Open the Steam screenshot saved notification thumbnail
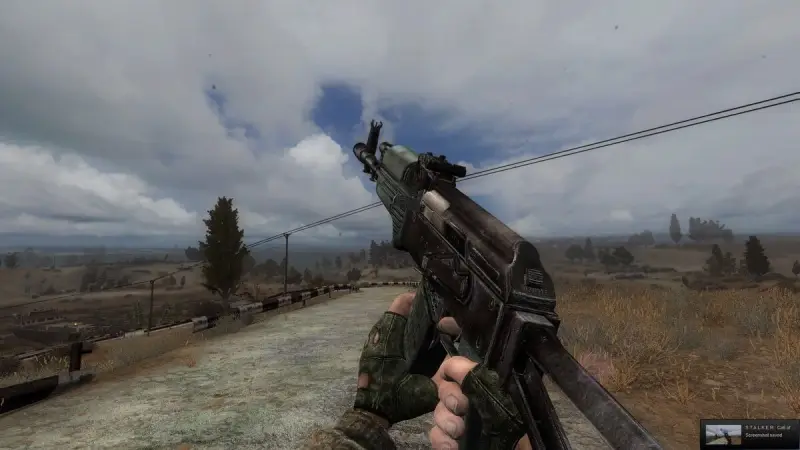Screen dimensions: 800x450 [722, 433]
